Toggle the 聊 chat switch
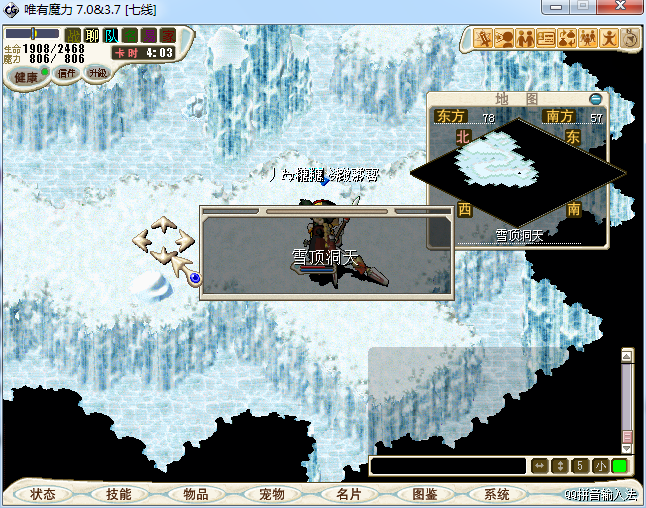Image resolution: width=646 pixels, height=508 pixels. [92, 36]
